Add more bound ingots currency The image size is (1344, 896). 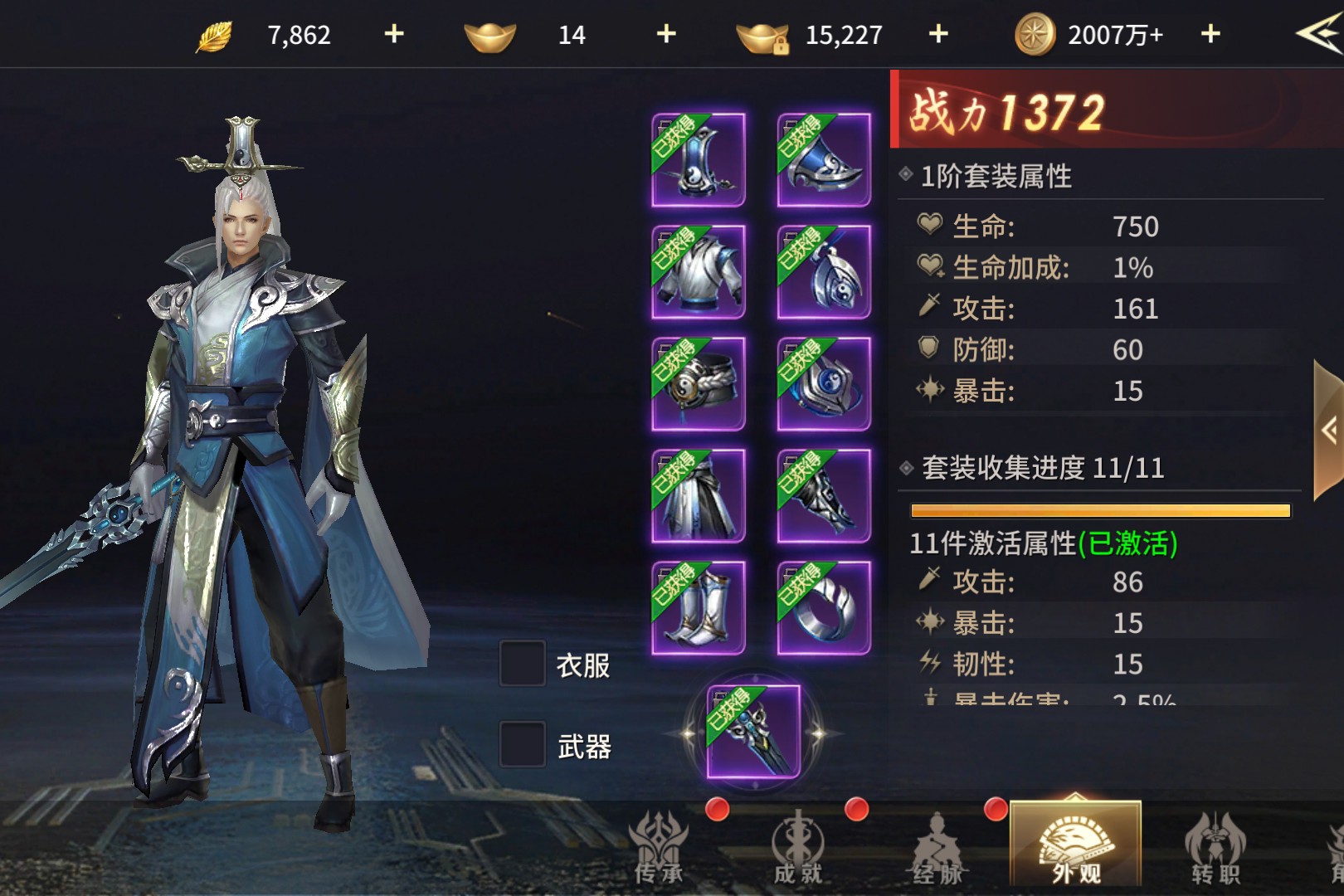[938, 34]
